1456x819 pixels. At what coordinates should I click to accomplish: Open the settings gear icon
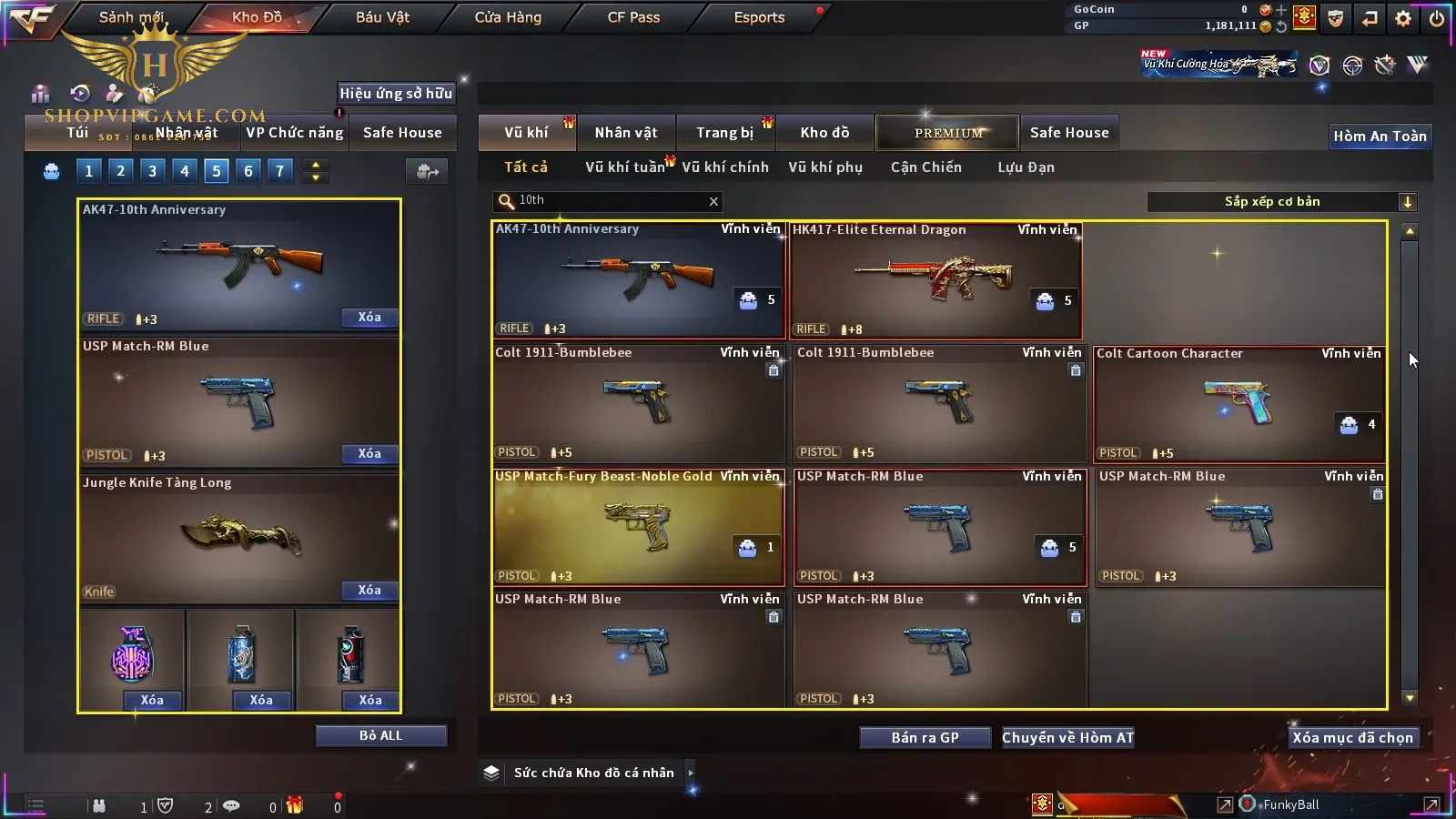1403,18
